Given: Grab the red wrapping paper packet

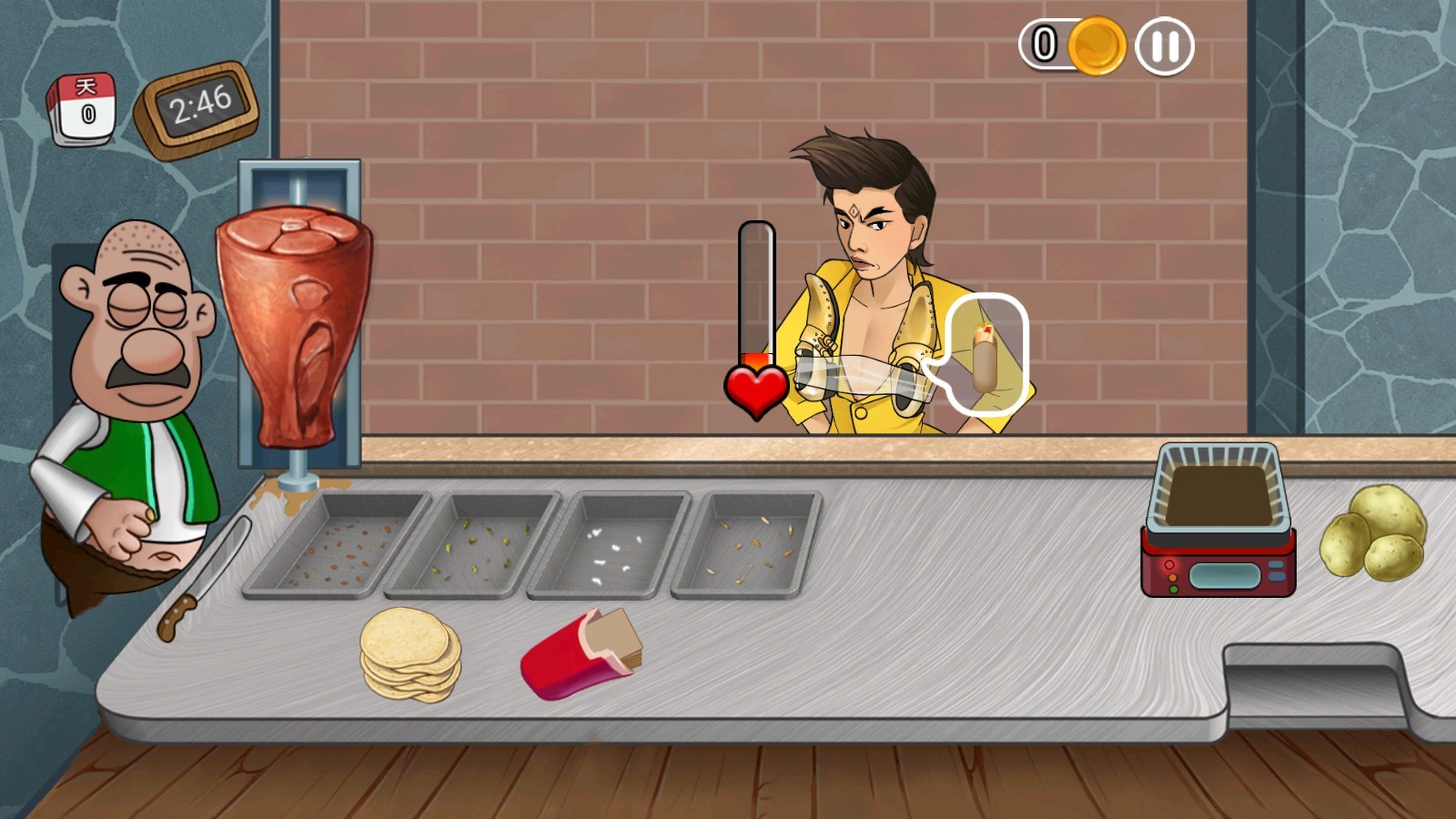Looking at the screenshot, I should pyautogui.click(x=580, y=653).
